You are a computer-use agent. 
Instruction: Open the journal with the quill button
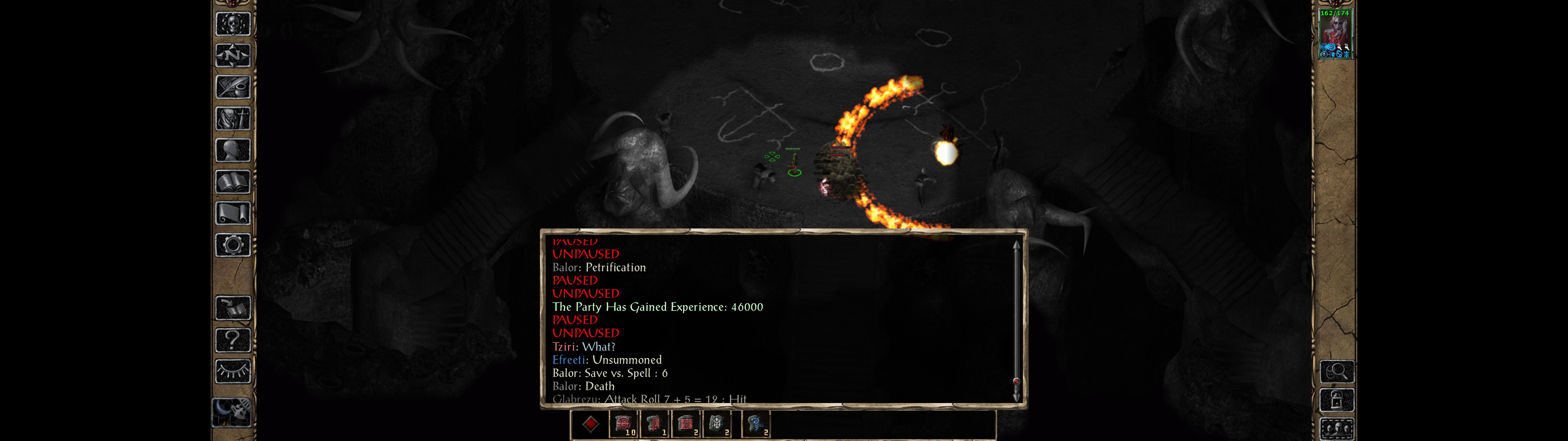click(x=232, y=87)
